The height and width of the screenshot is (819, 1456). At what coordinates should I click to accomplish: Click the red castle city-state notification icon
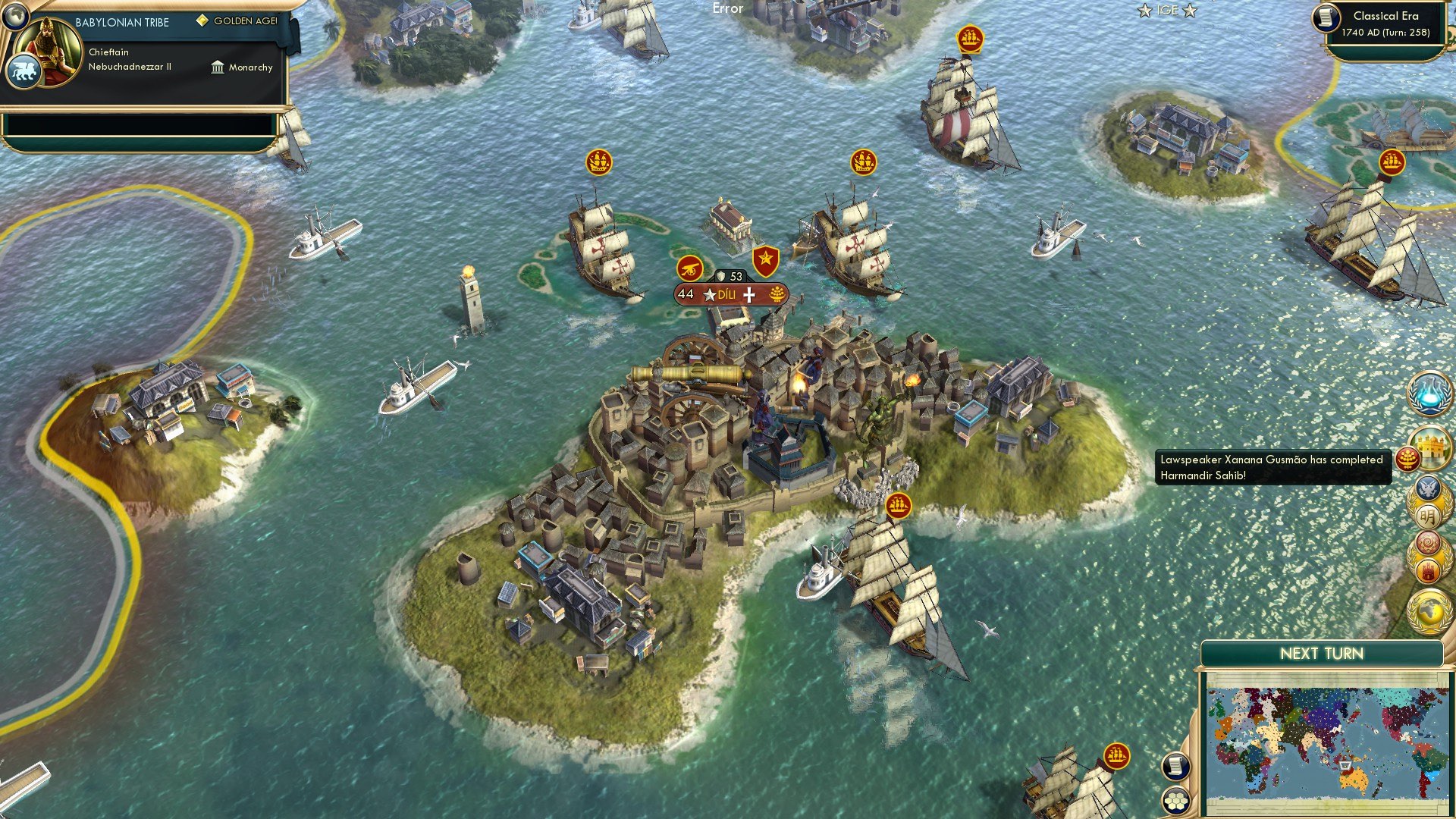(1429, 568)
